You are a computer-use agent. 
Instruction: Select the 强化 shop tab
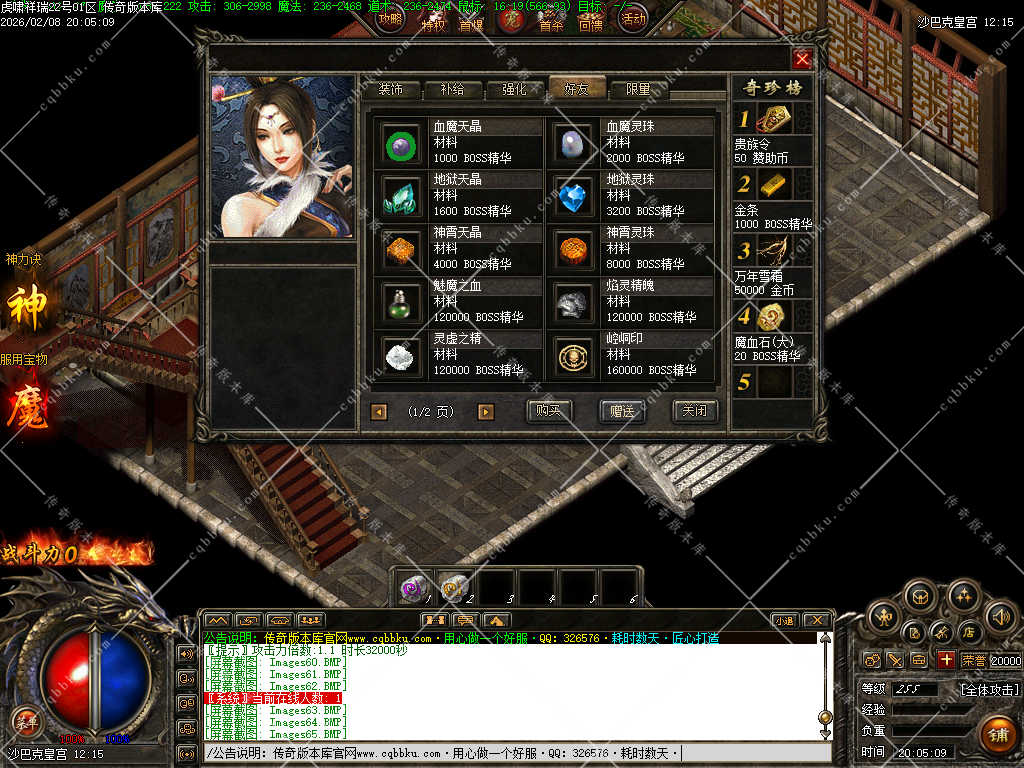(x=514, y=89)
